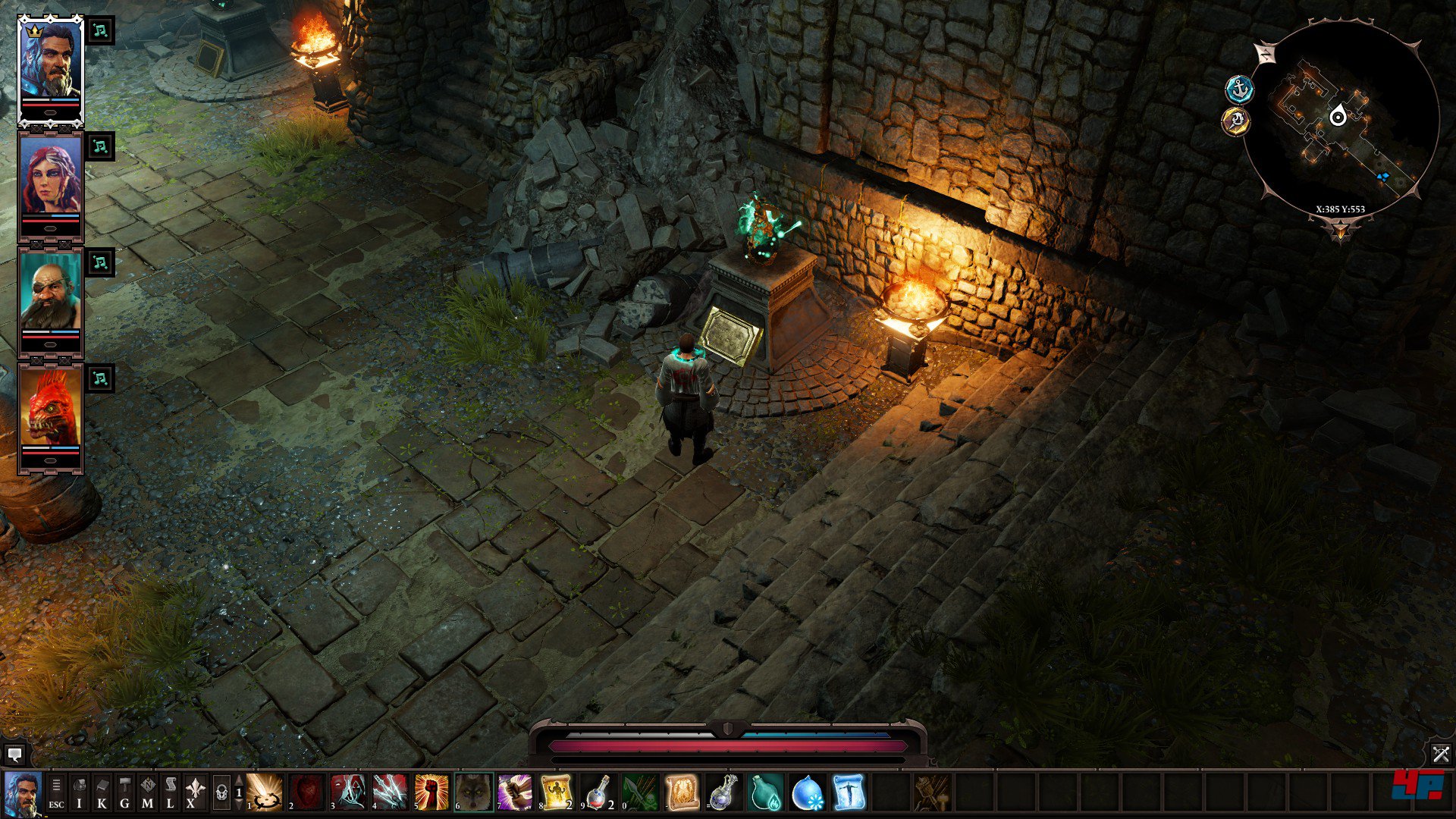Open the map compass button
This screenshot has width=1456, height=819.
point(147,792)
